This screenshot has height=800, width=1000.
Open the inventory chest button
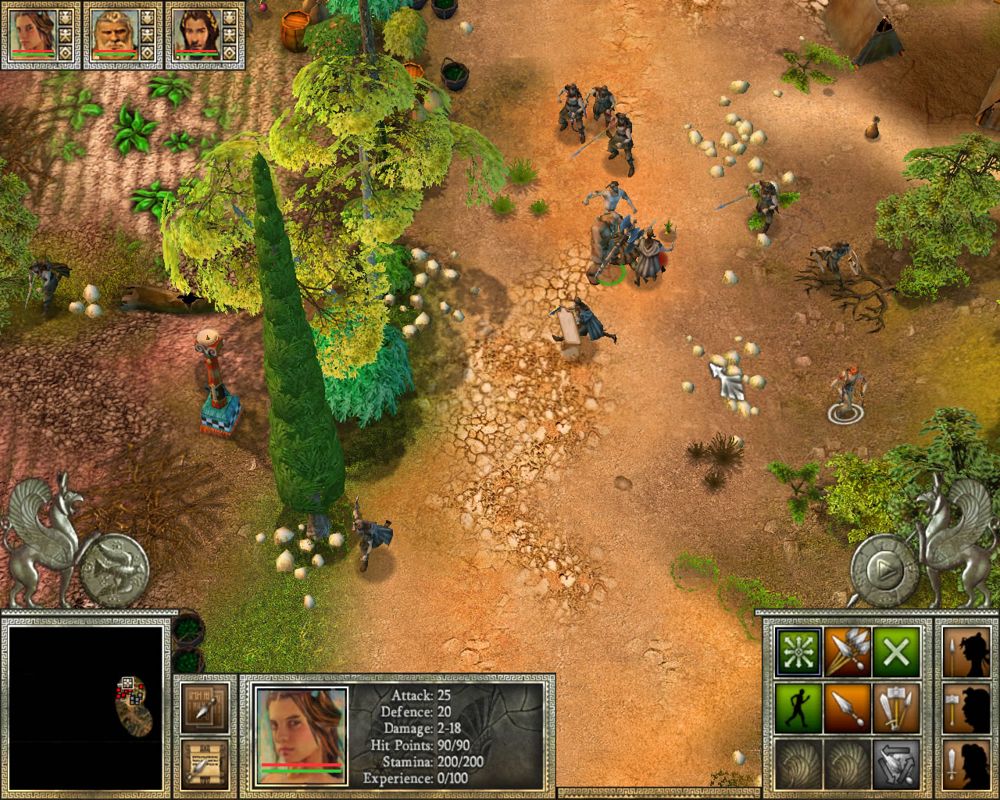point(206,706)
